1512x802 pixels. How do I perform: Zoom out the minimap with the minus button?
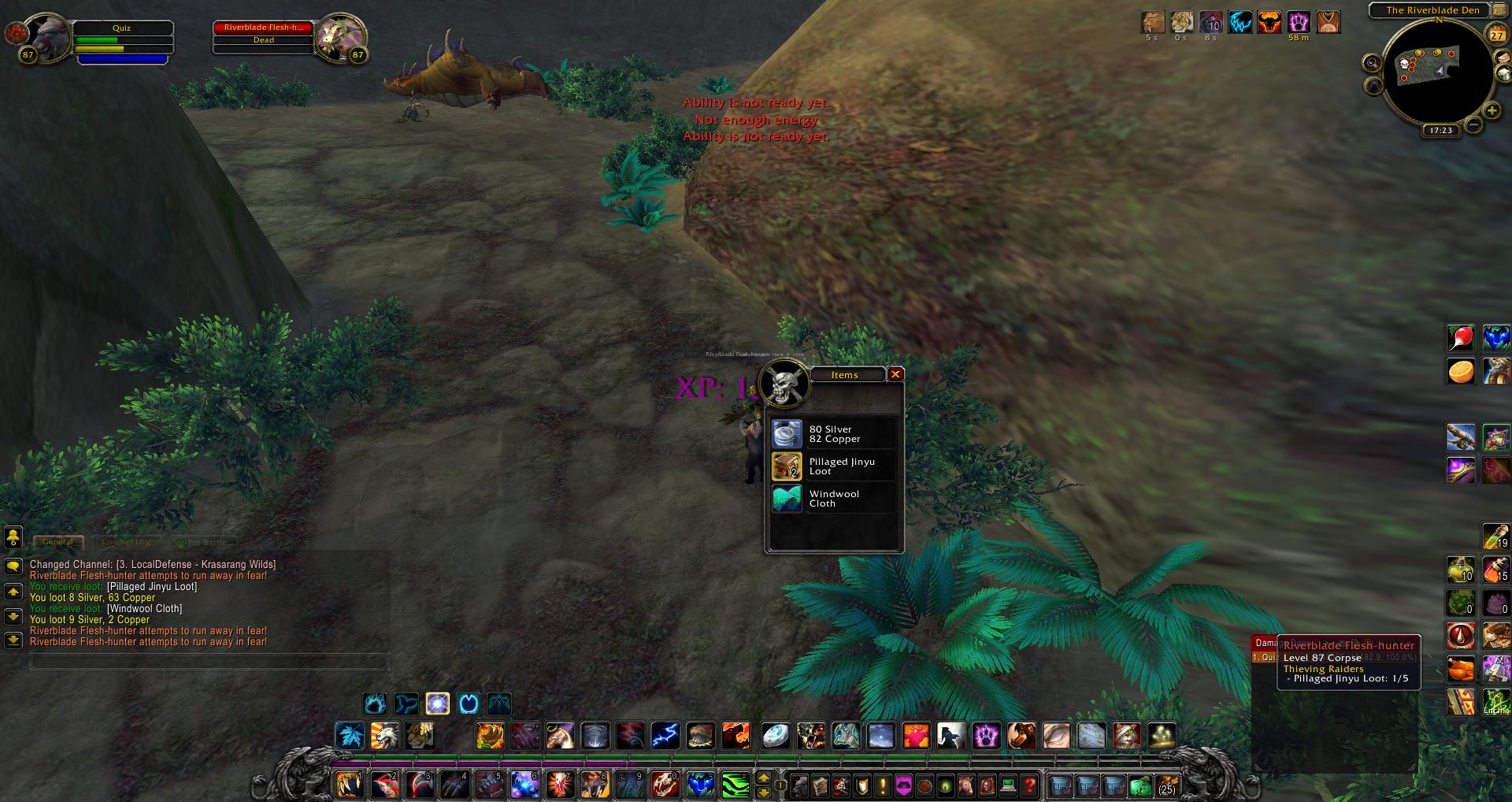(x=1473, y=124)
